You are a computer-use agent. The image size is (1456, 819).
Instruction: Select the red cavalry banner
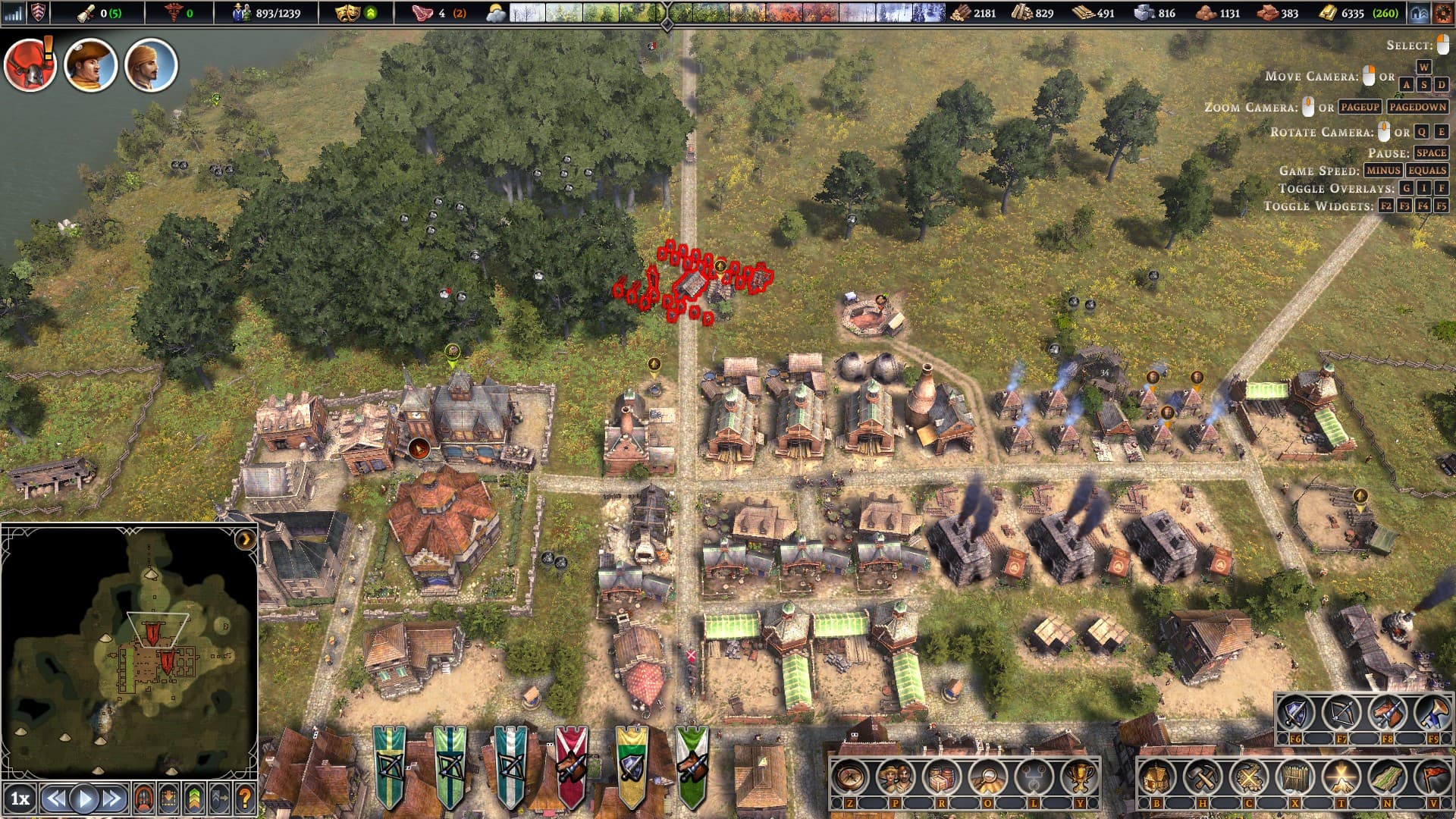point(571,766)
